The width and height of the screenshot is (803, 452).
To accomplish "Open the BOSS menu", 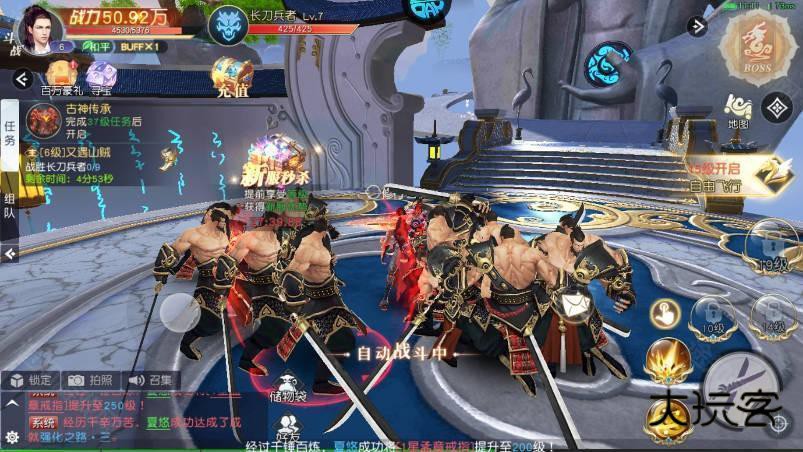I will 759,42.
